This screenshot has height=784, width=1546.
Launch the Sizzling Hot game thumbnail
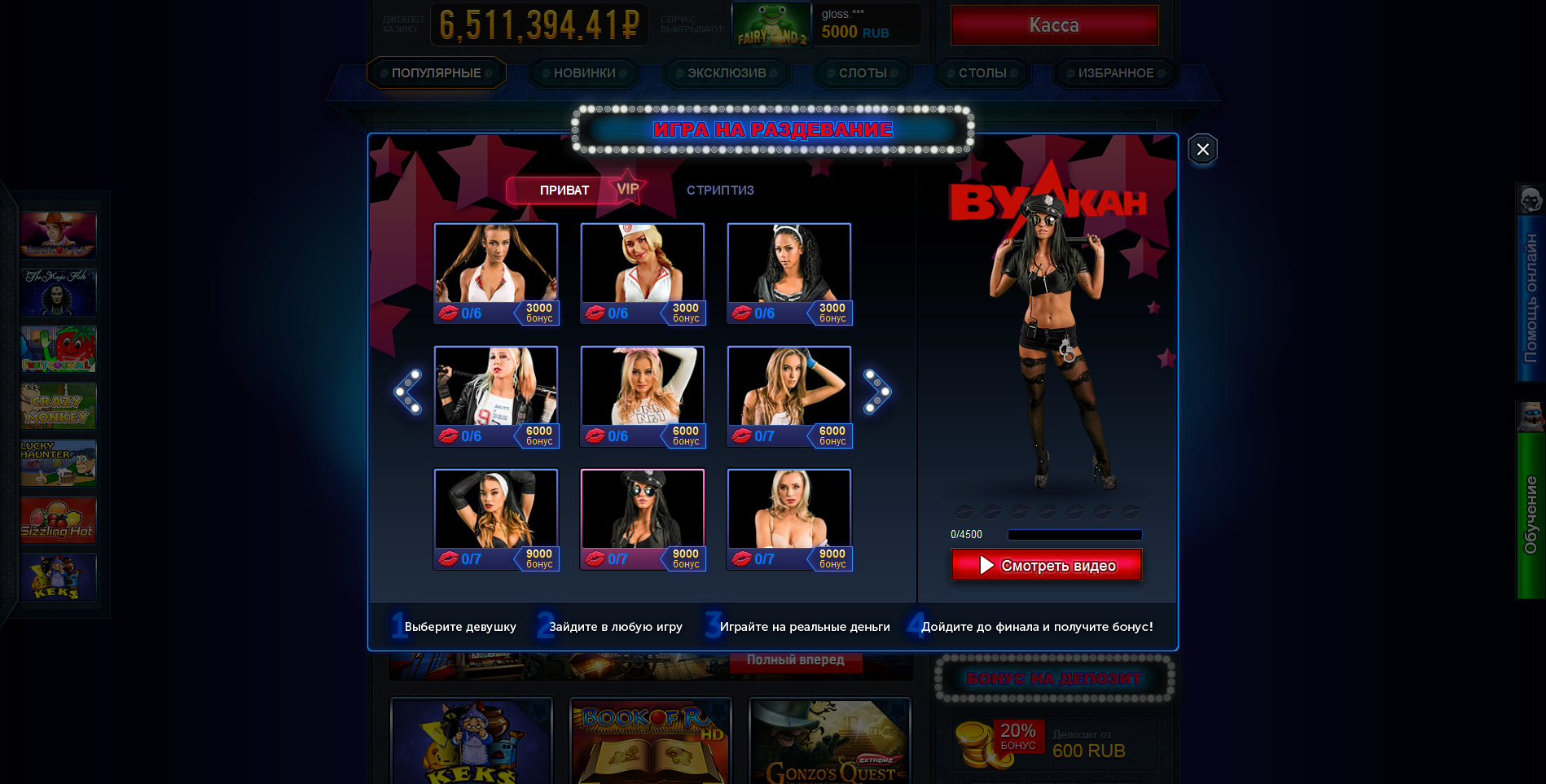pos(58,520)
